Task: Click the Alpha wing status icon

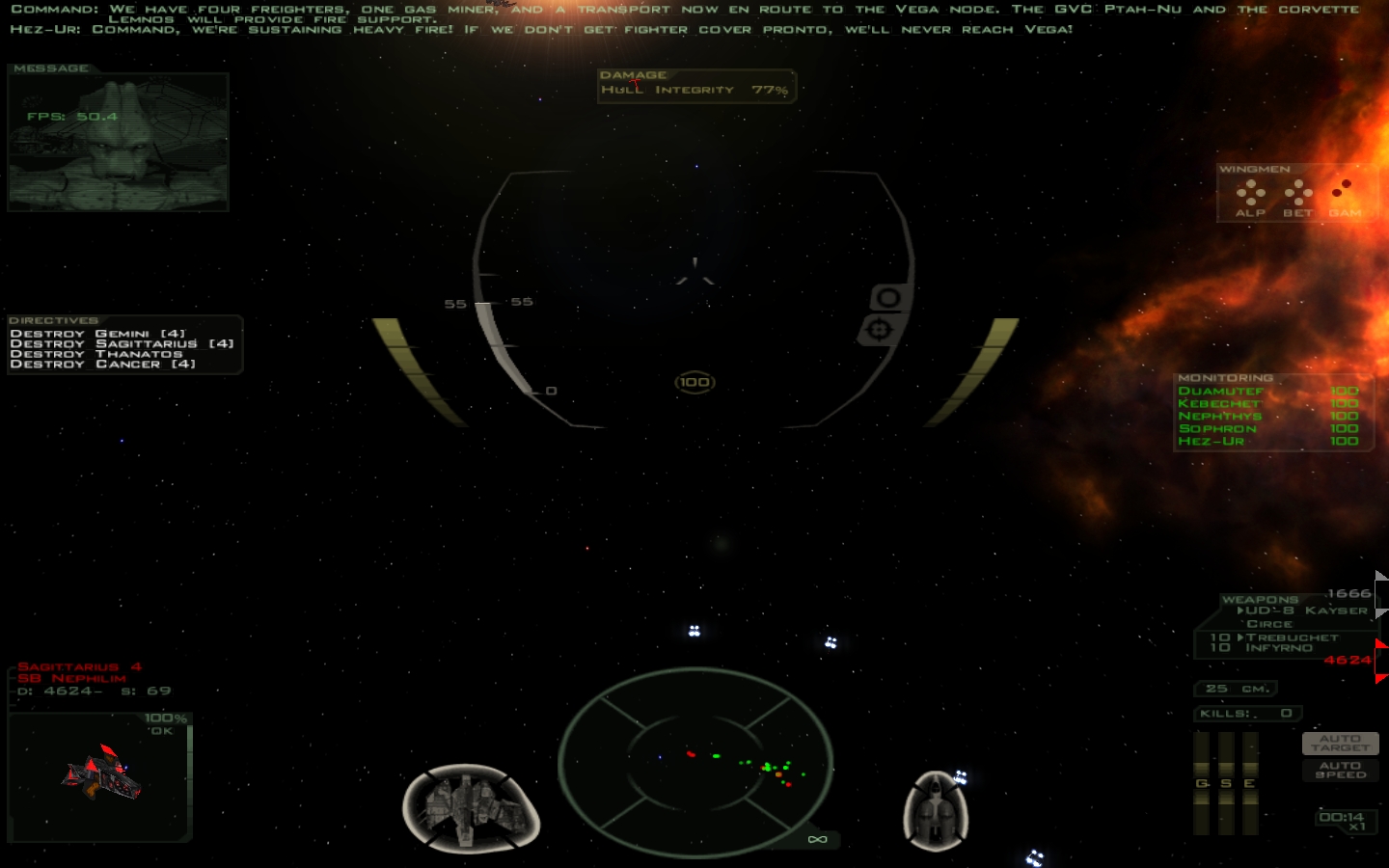Action: click(1251, 196)
